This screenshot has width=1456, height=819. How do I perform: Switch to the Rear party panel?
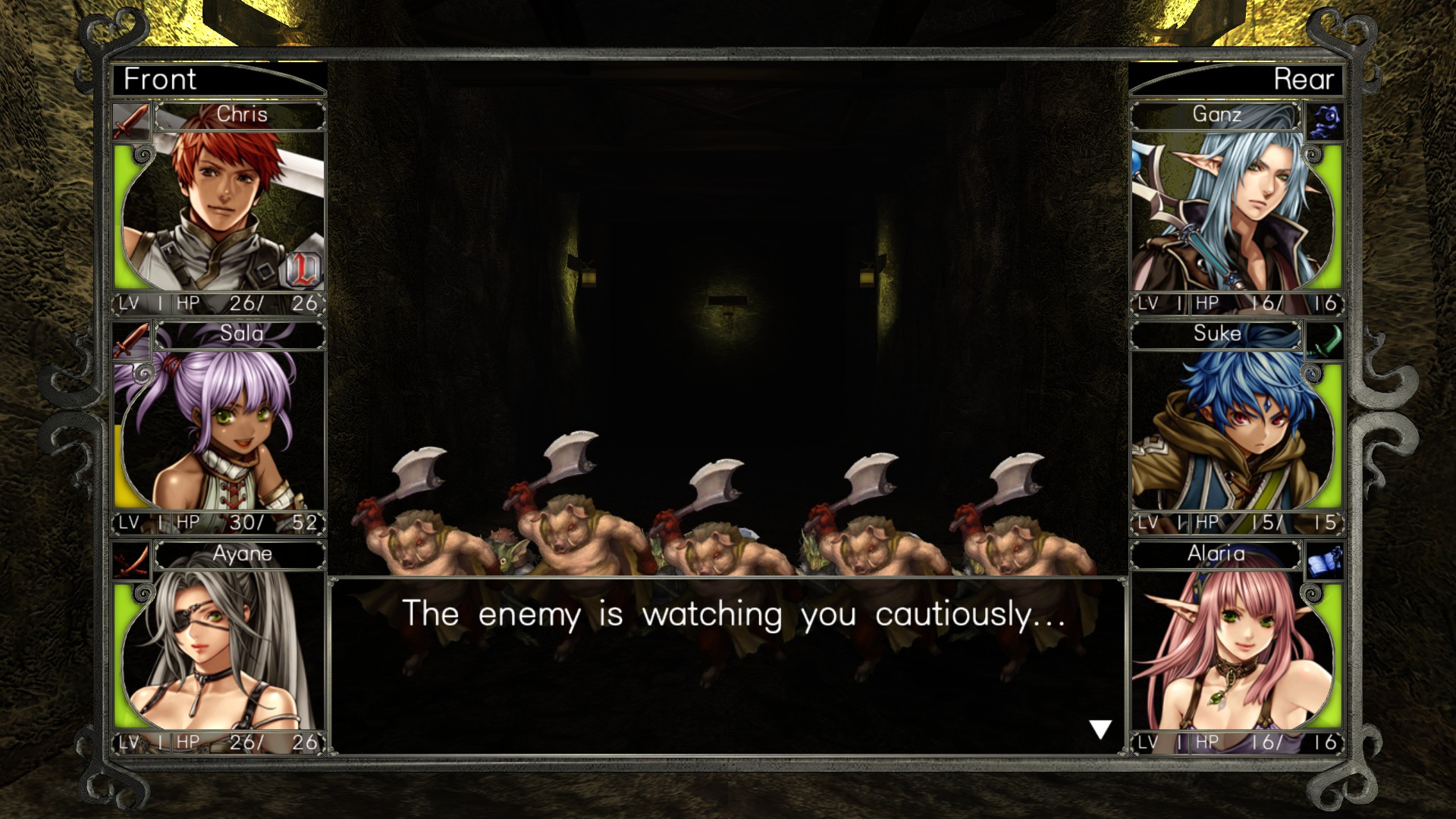1303,79
